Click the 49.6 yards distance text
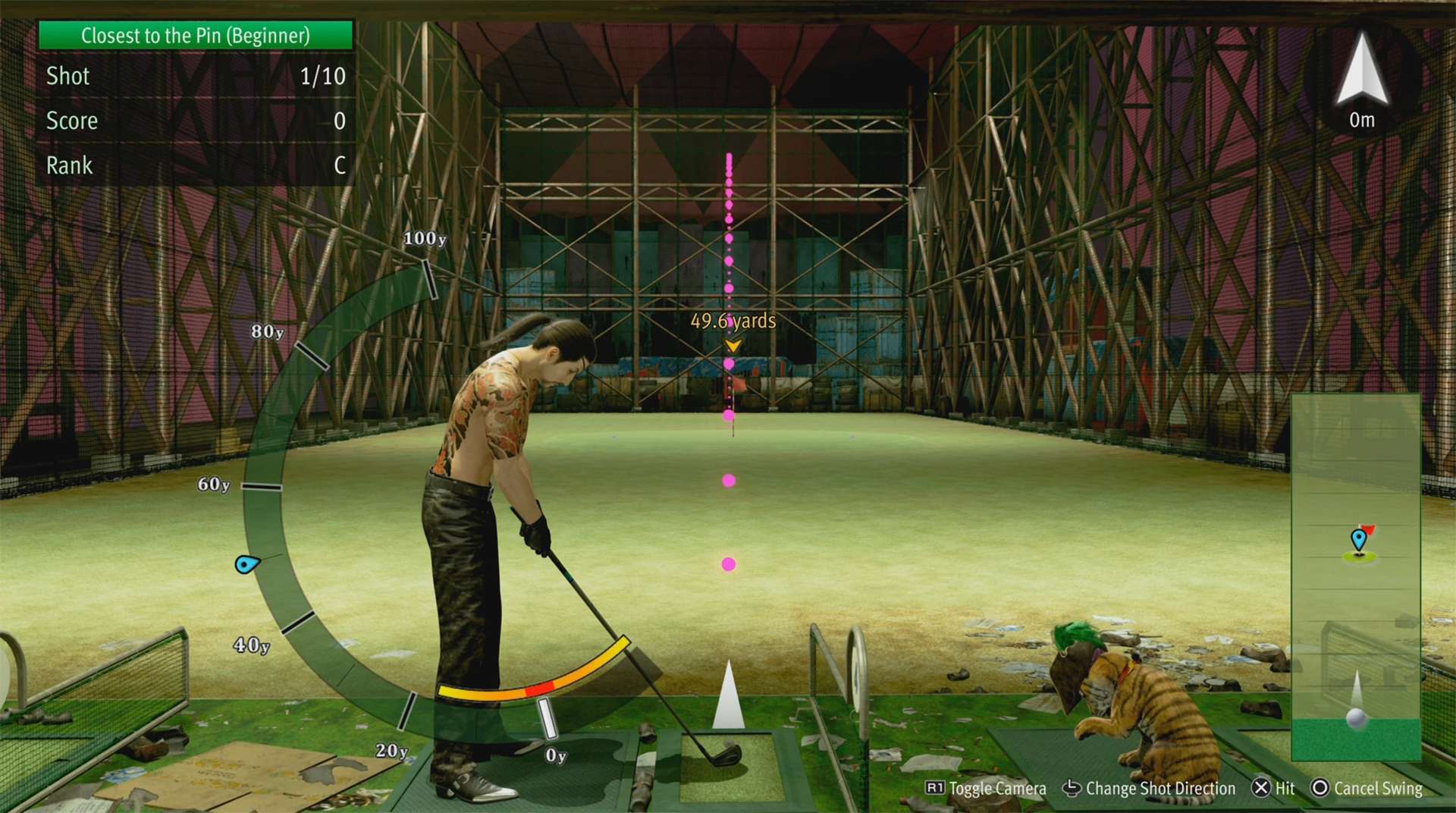The height and width of the screenshot is (813, 1456). [732, 322]
